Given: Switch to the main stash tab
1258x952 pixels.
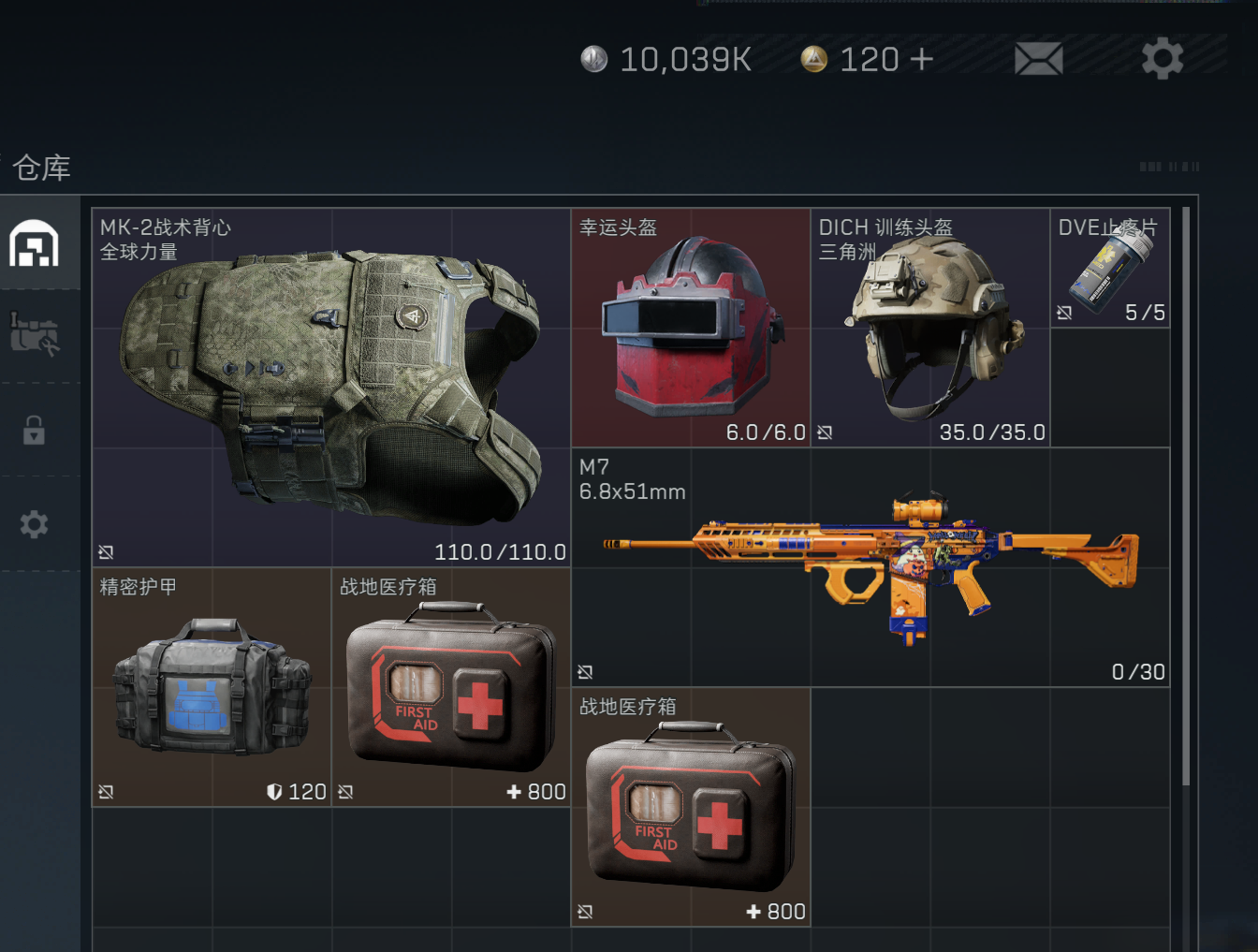Looking at the screenshot, I should click(x=35, y=243).
